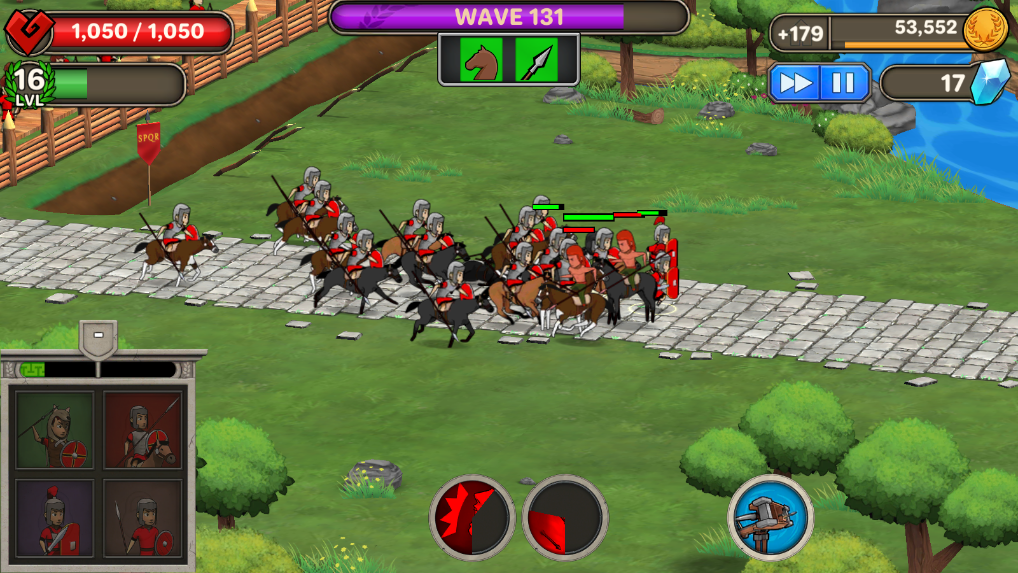1018x573 pixels.
Task: Click the spear wave-enemy icon
Action: point(536,60)
